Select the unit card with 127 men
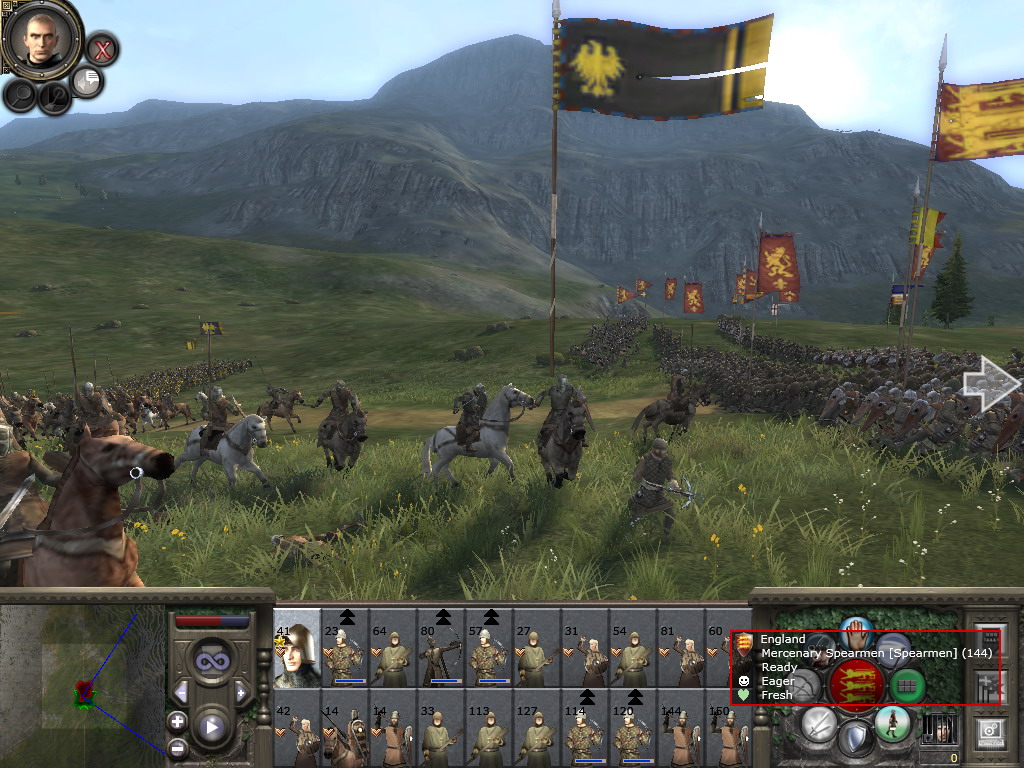Viewport: 1024px width, 768px height. tap(537, 732)
